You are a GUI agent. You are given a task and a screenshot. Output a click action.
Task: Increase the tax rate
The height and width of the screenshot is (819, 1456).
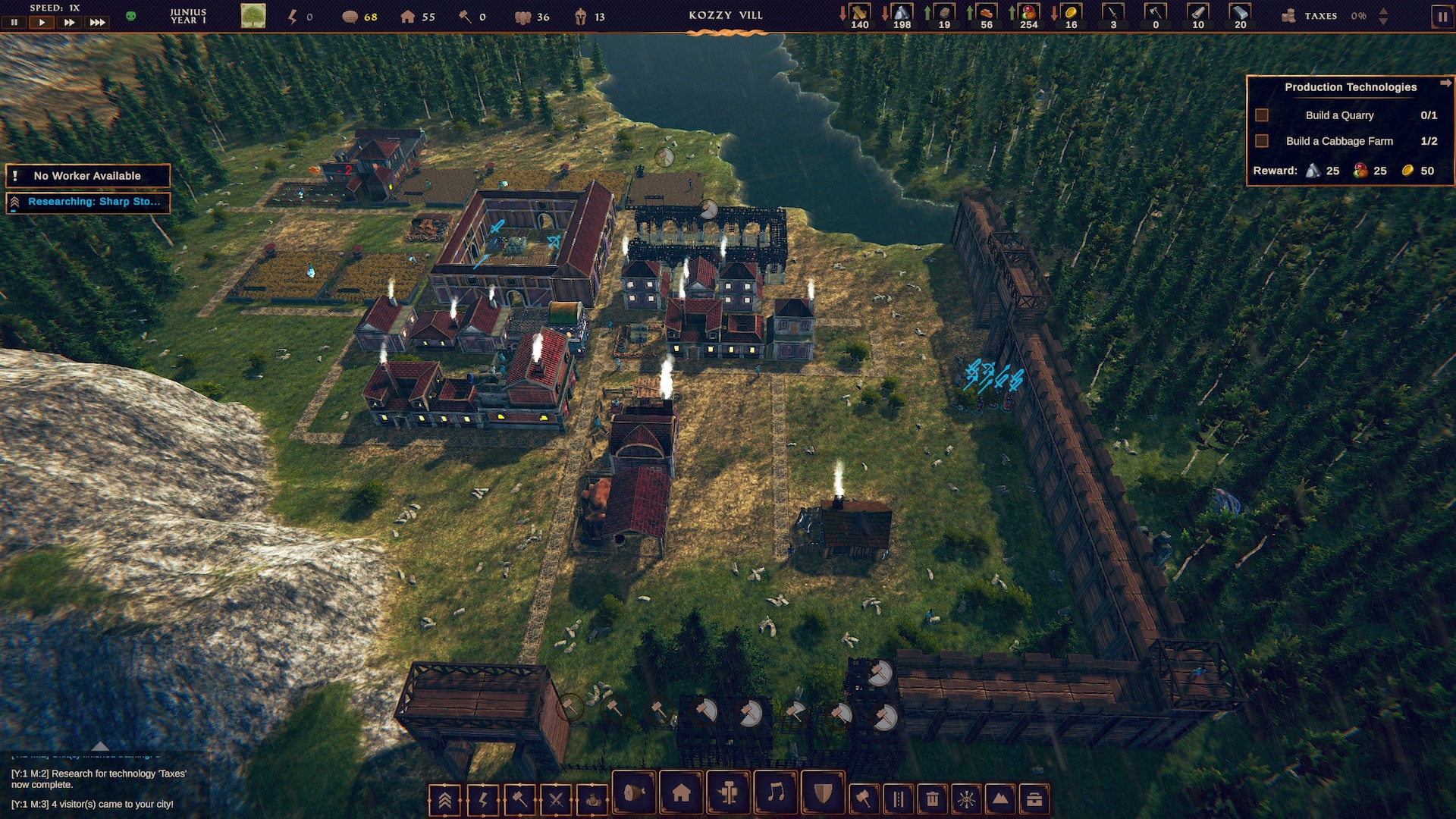tap(1383, 11)
